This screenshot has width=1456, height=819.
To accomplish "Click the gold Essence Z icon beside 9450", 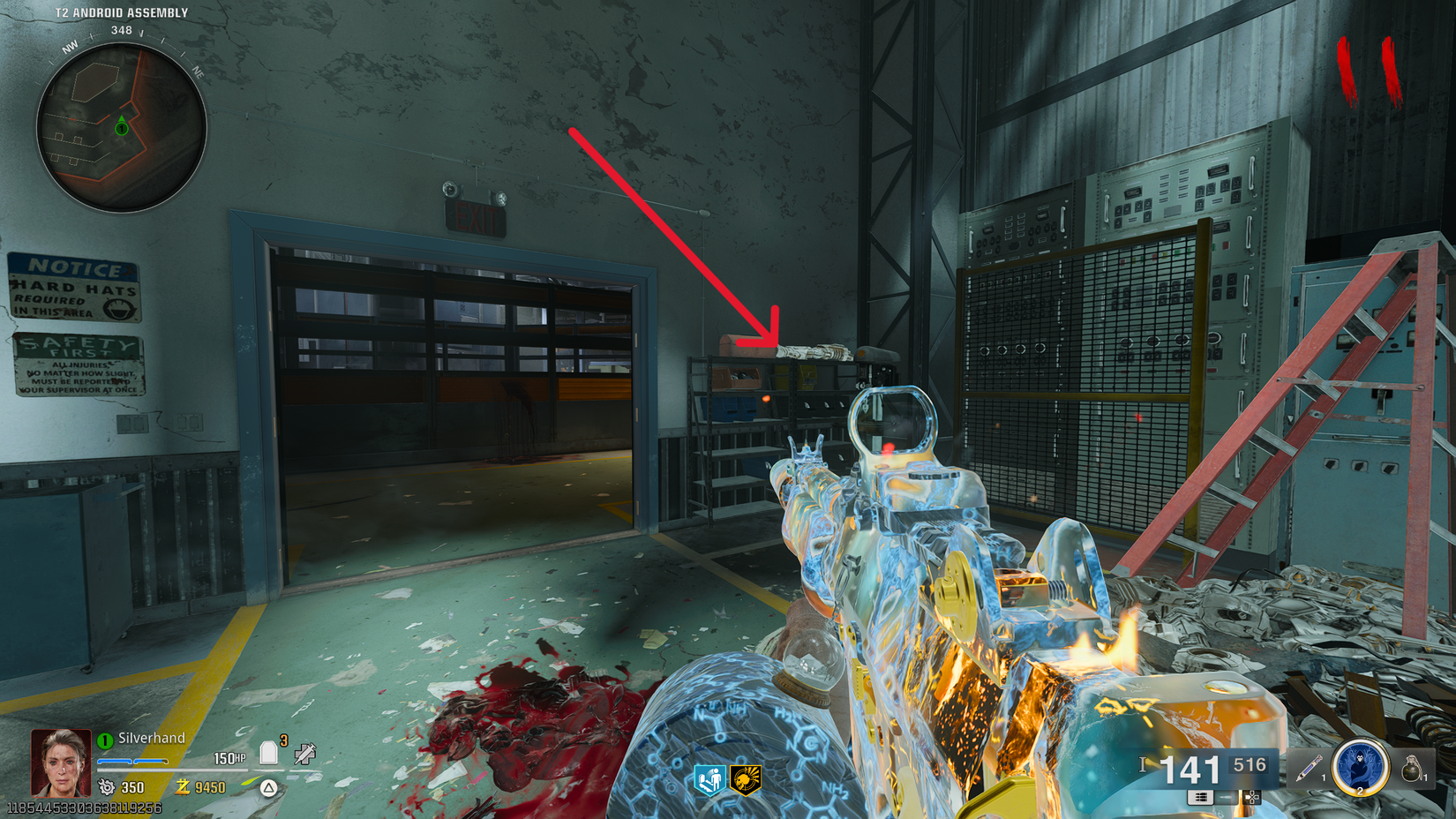I will (184, 786).
